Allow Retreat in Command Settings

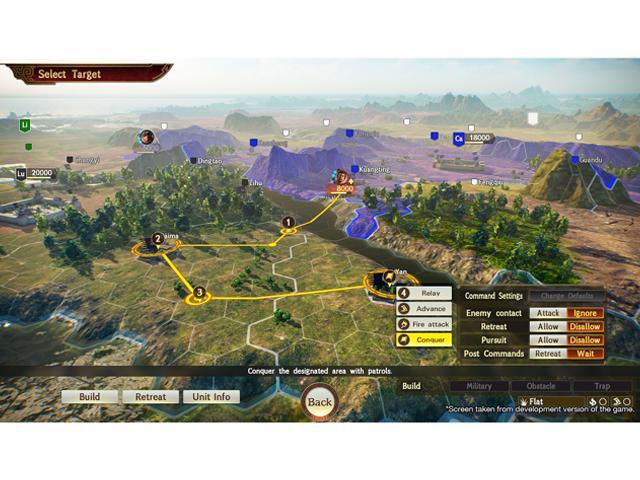click(x=548, y=327)
